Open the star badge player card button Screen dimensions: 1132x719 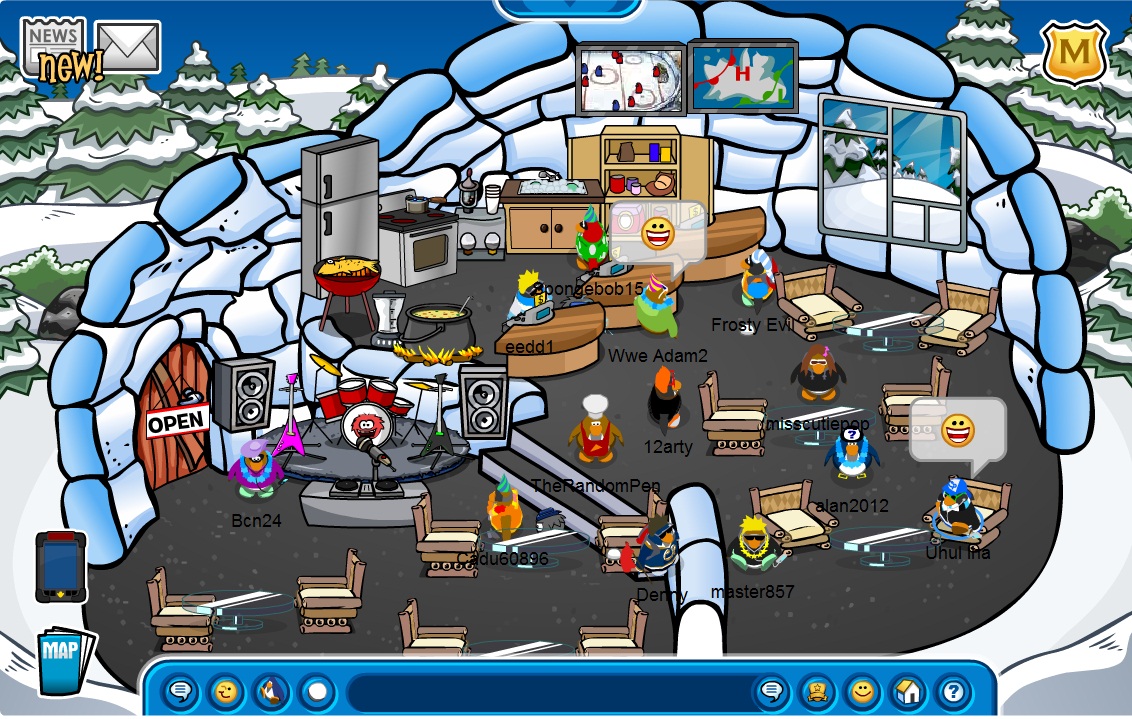pos(816,691)
